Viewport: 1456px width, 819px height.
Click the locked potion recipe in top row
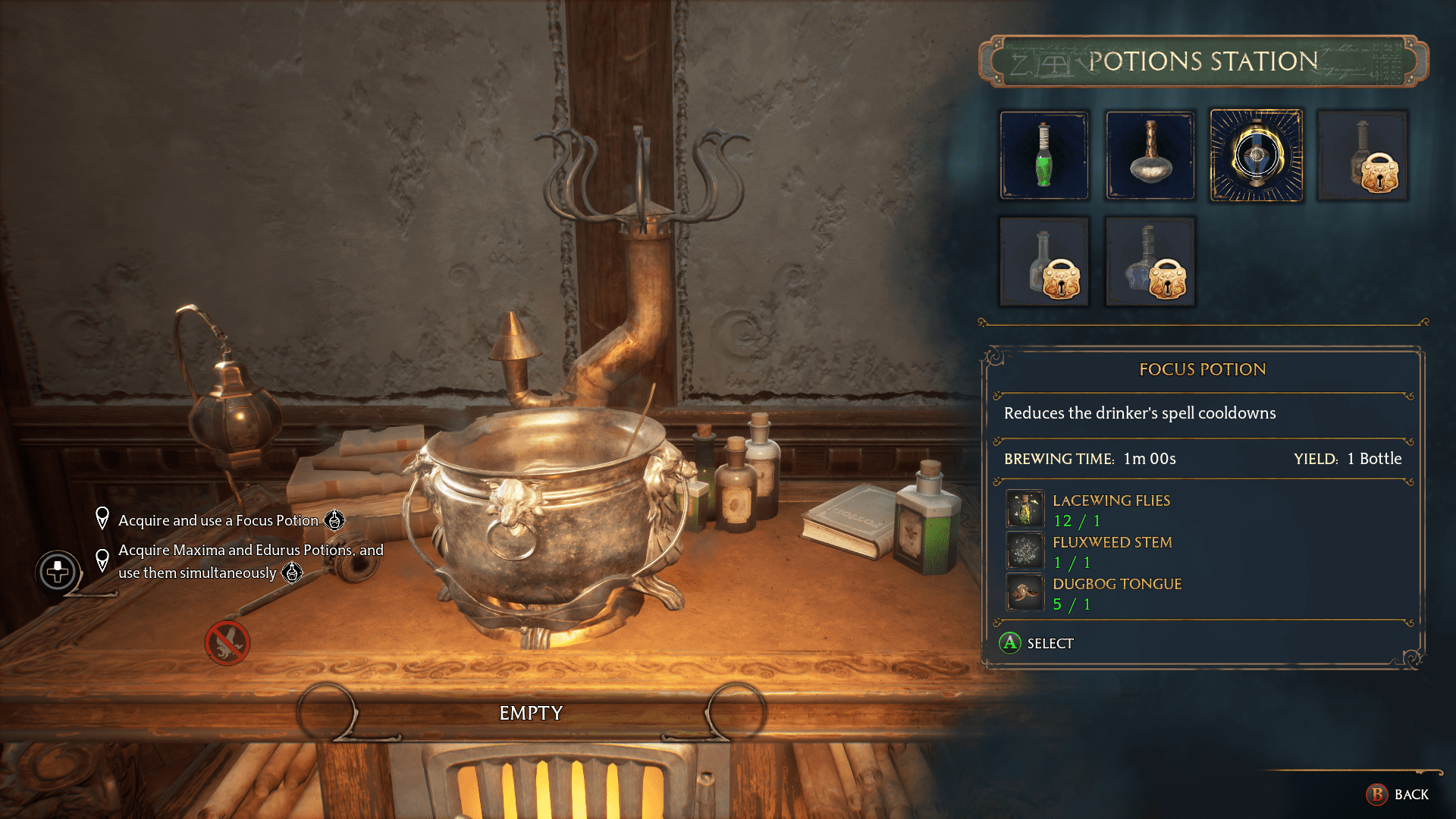coord(1363,155)
